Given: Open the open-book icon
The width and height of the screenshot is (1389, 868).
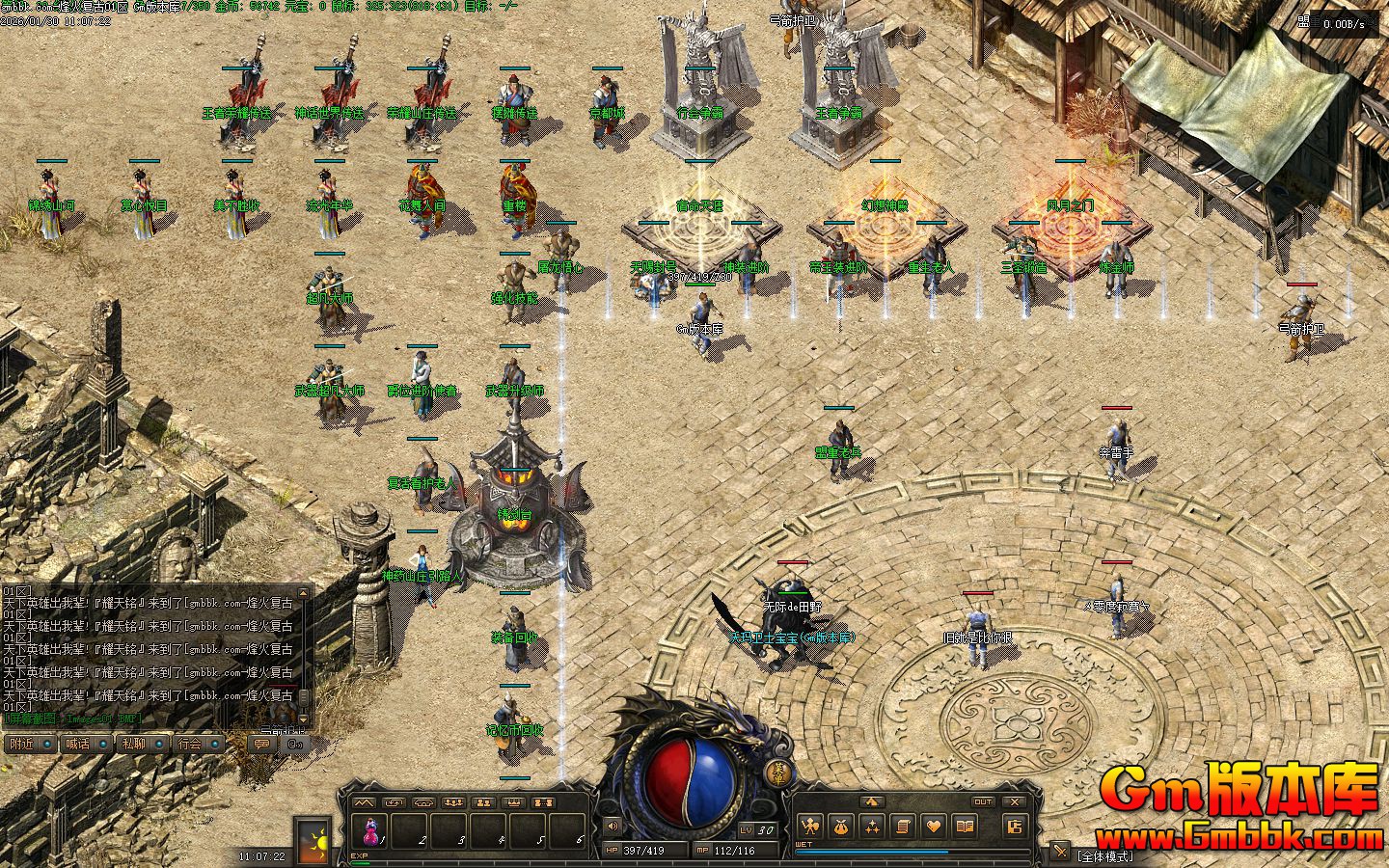Looking at the screenshot, I should click(965, 826).
